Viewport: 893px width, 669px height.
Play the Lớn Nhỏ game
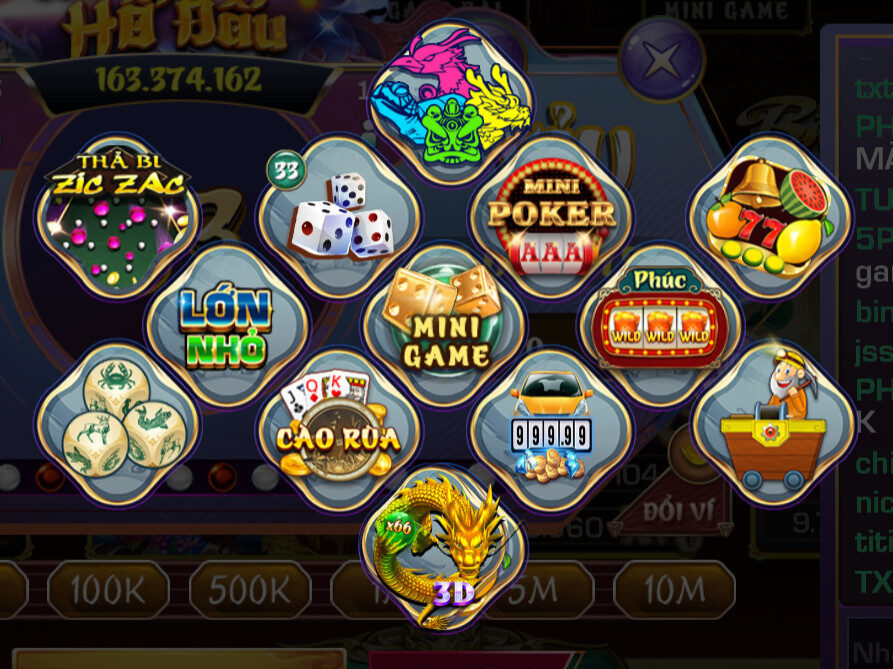pos(227,324)
